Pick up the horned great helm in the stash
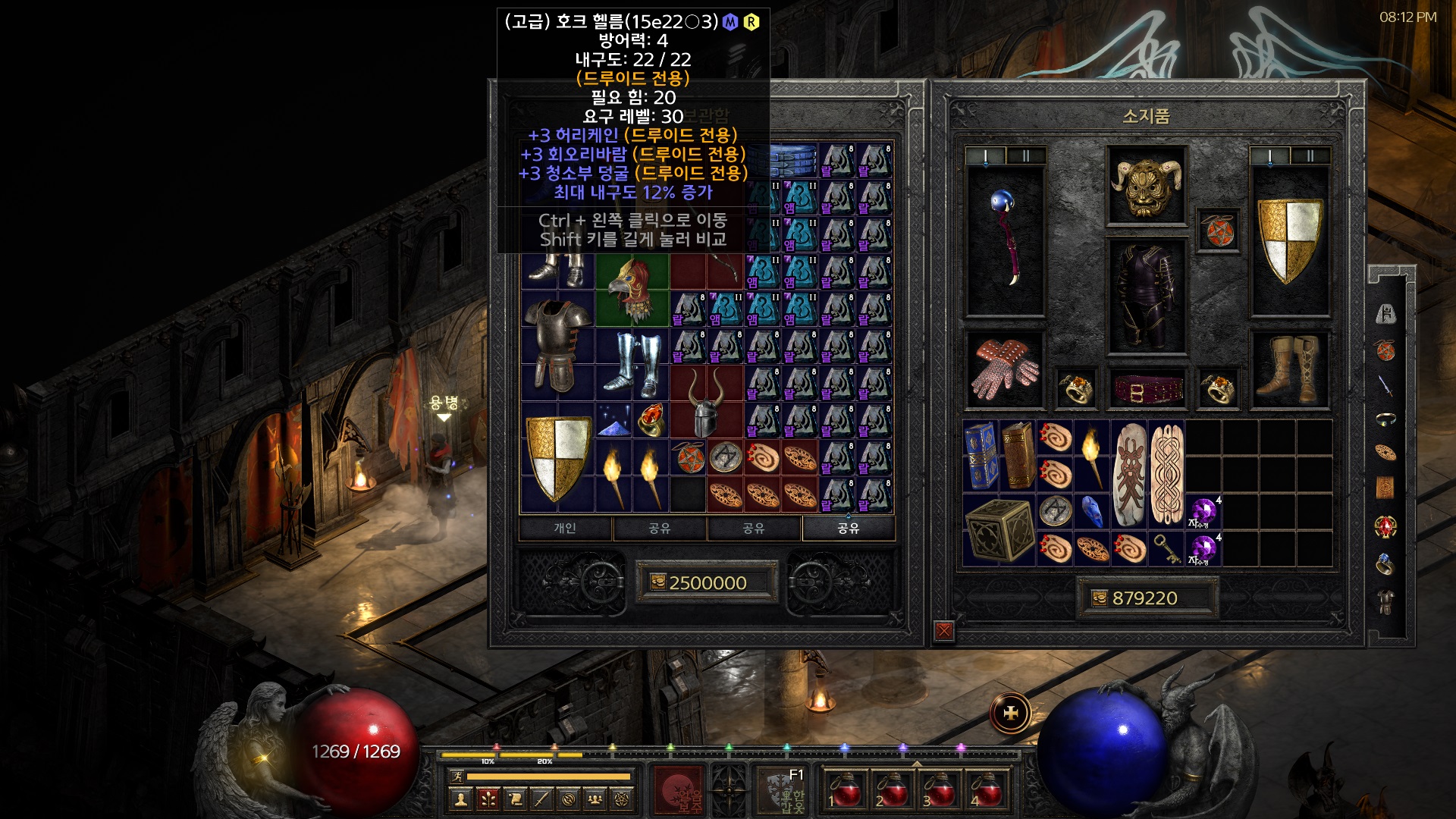Viewport: 1456px width, 819px height. [x=706, y=402]
